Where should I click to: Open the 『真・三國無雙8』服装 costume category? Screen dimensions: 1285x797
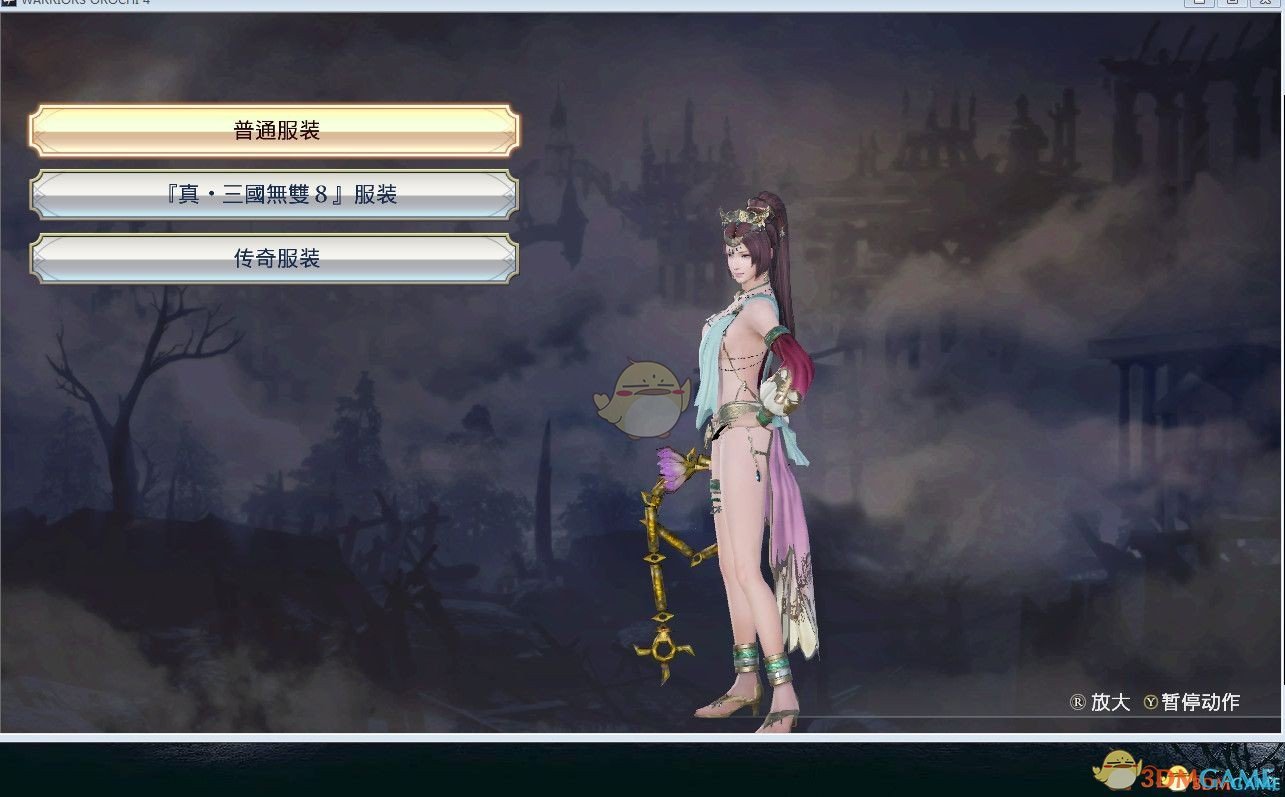[274, 194]
